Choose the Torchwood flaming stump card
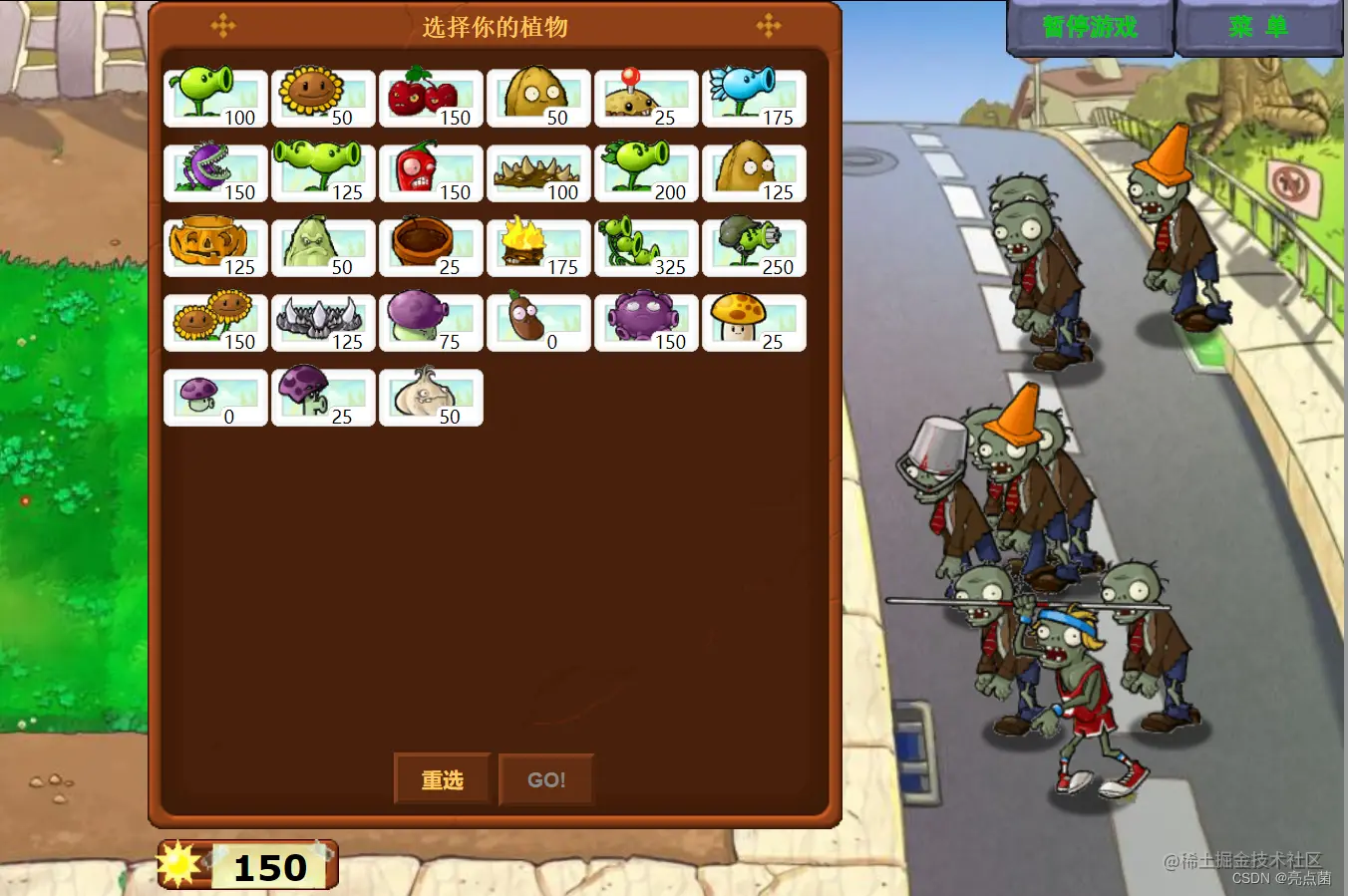 538,248
